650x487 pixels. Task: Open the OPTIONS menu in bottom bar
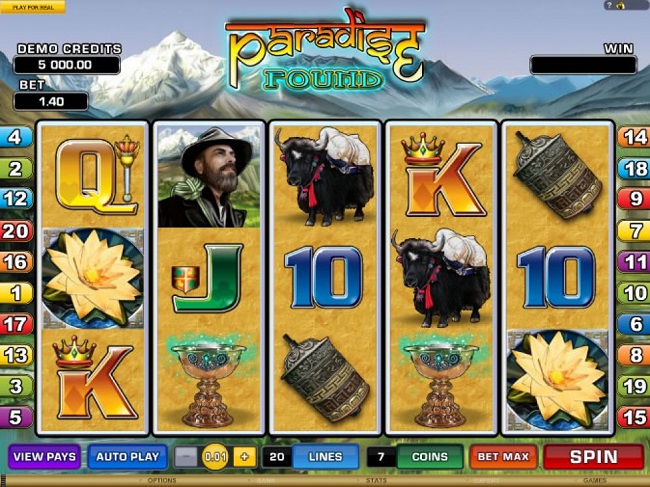162,481
